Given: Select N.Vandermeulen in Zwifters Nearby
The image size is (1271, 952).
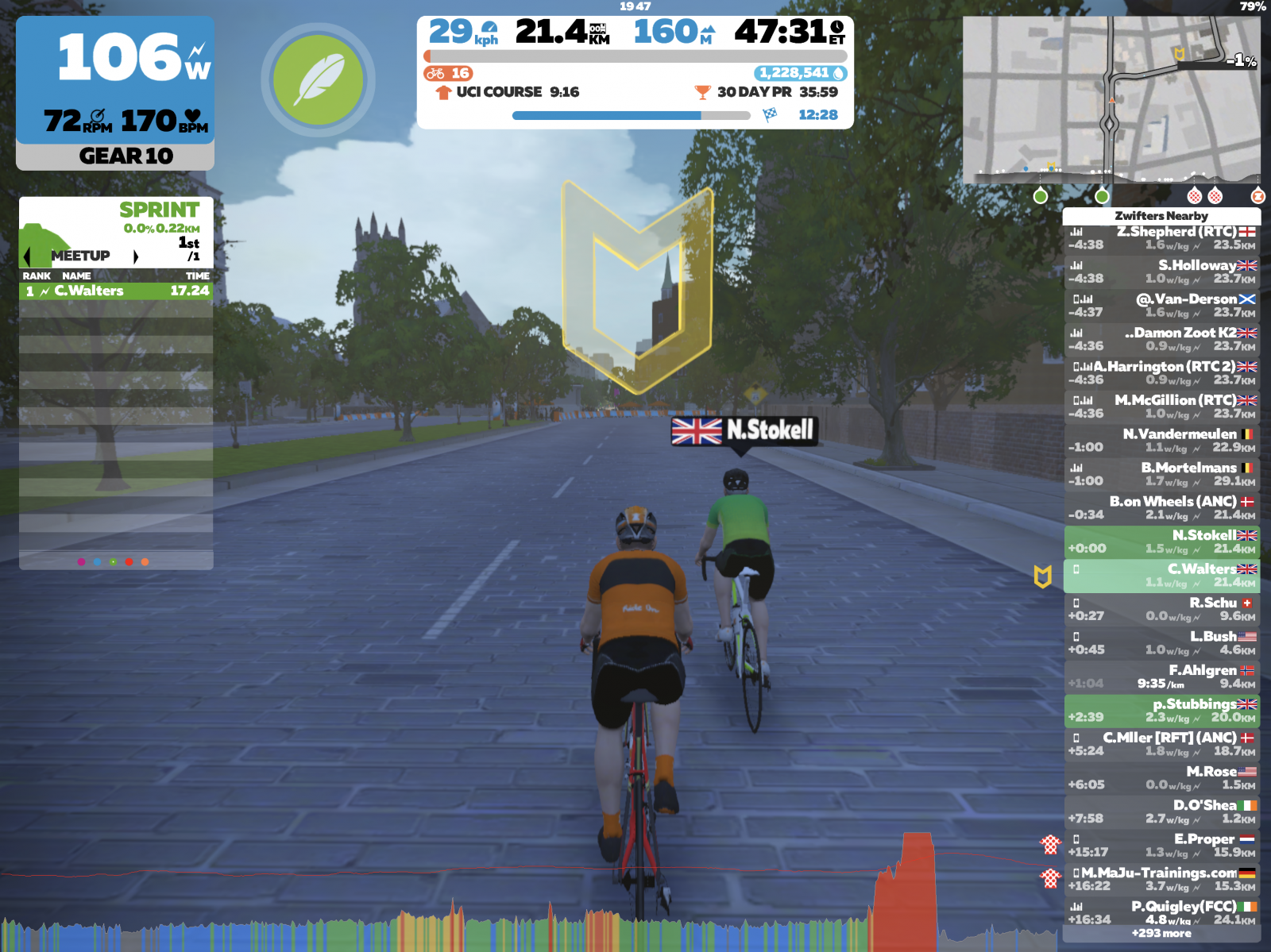Looking at the screenshot, I should 1161,441.
